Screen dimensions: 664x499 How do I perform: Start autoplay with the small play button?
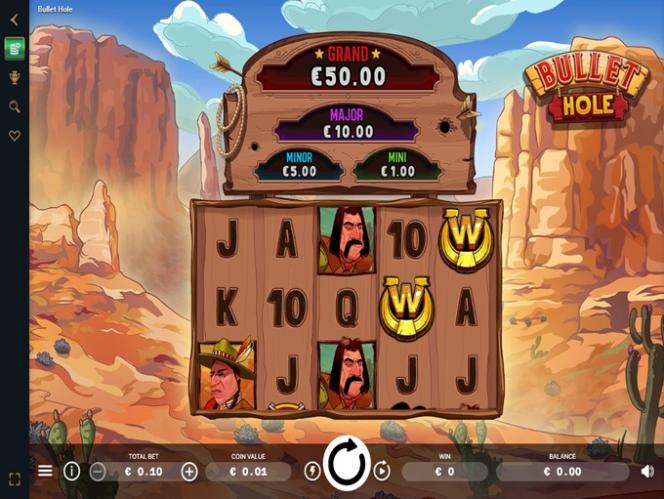pos(381,471)
